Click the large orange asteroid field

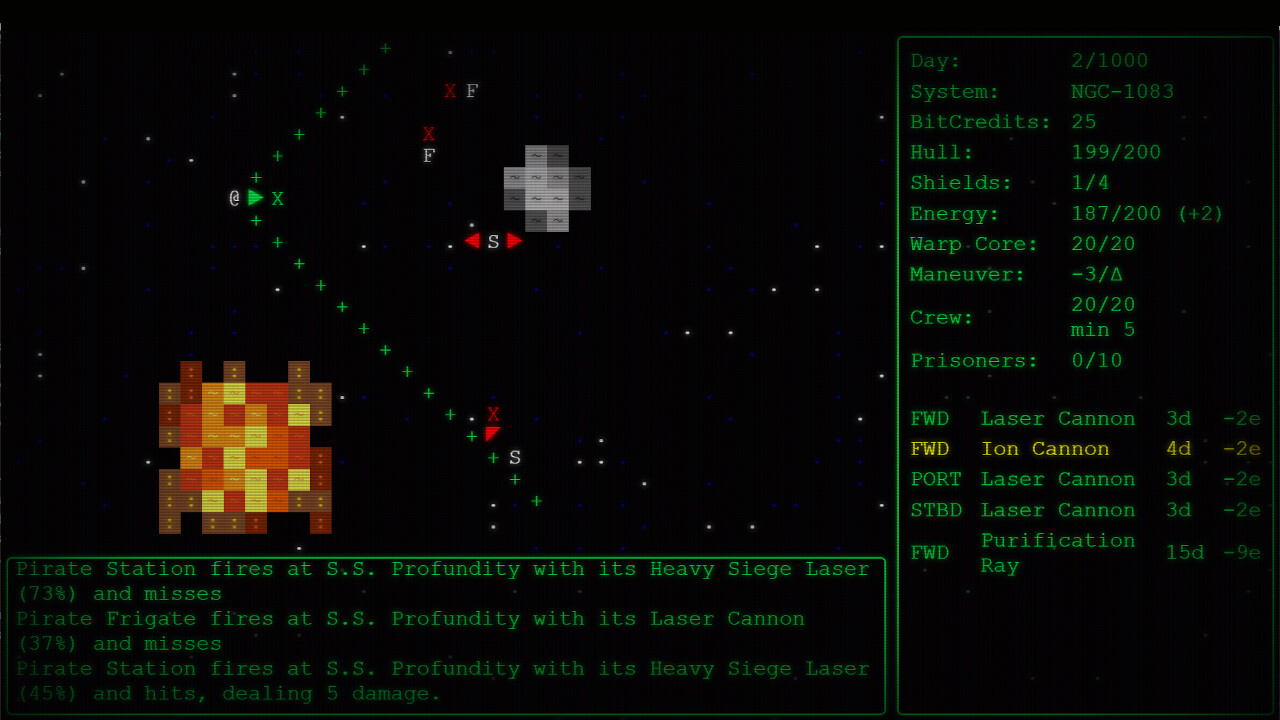(245, 445)
